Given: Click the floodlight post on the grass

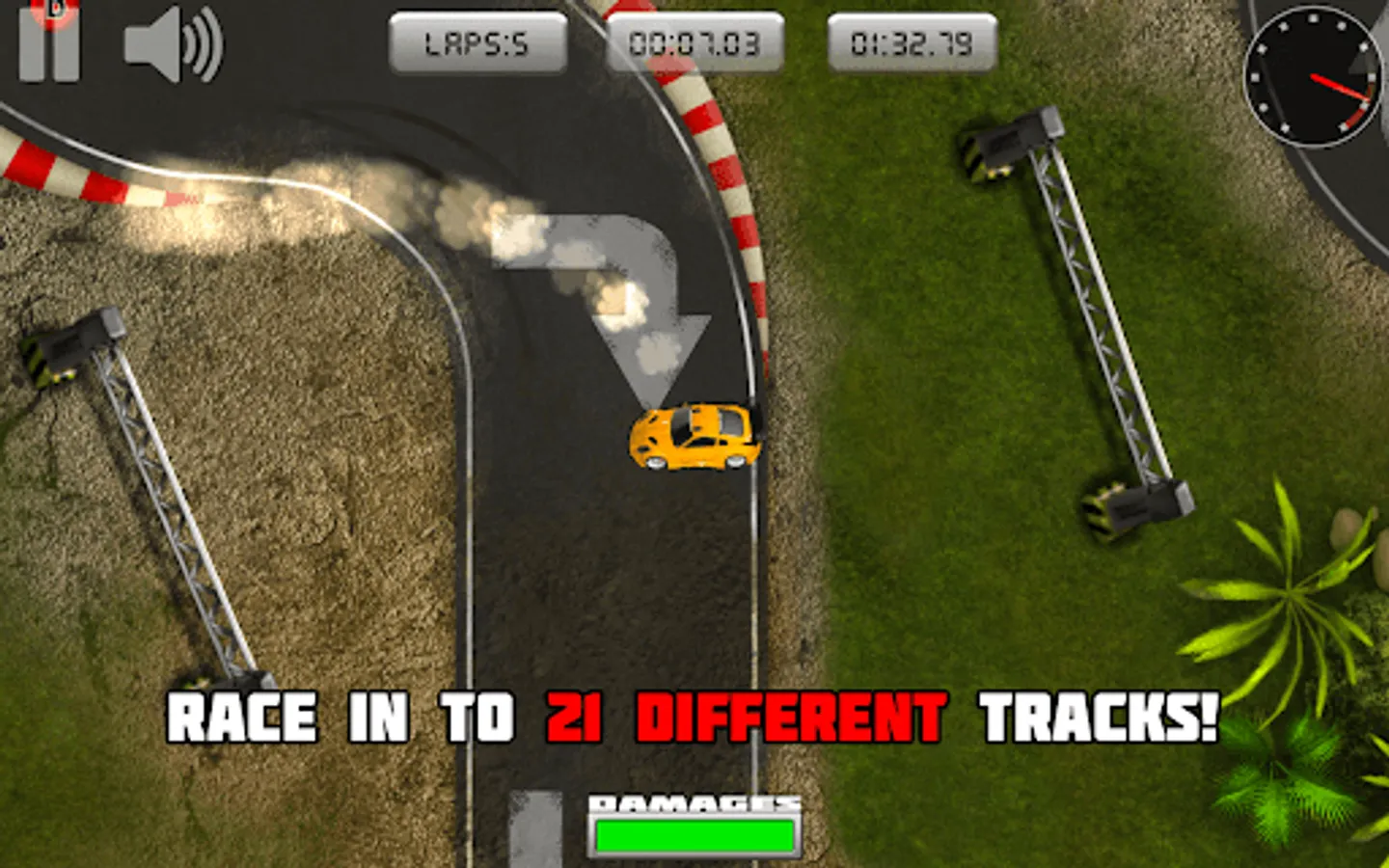Looking at the screenshot, I should 1080,318.
